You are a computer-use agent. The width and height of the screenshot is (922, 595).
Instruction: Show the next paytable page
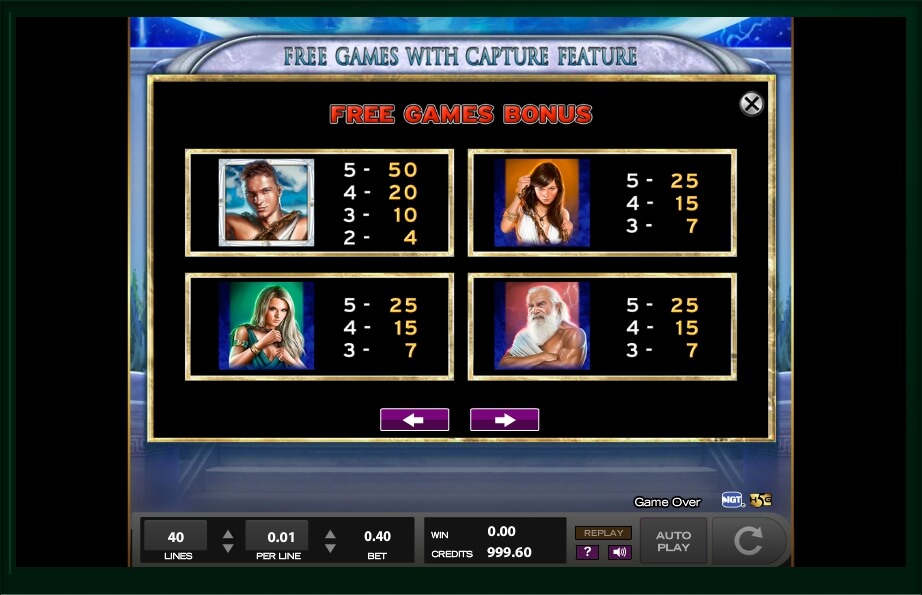504,420
